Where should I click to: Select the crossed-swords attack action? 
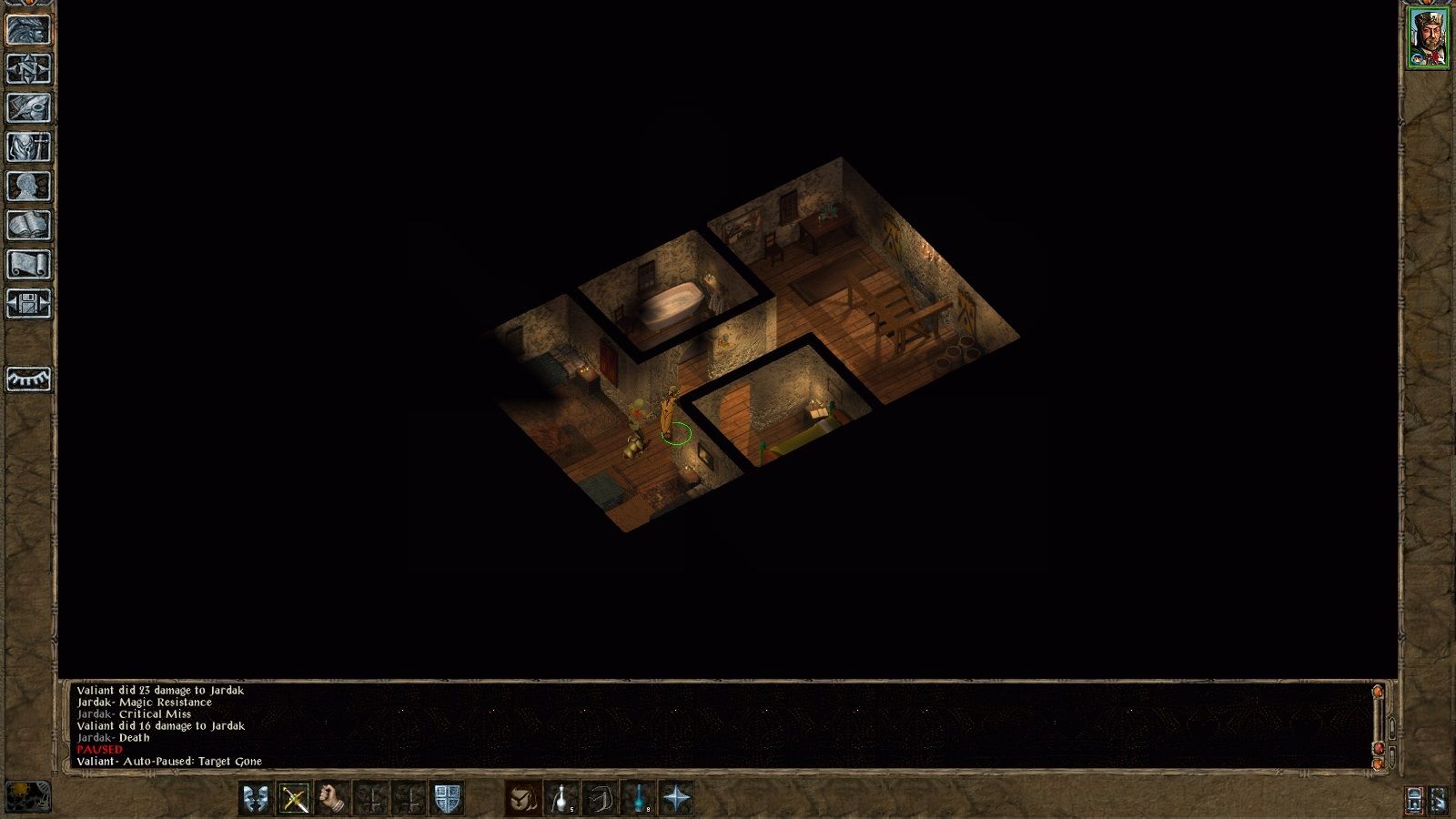(x=293, y=799)
